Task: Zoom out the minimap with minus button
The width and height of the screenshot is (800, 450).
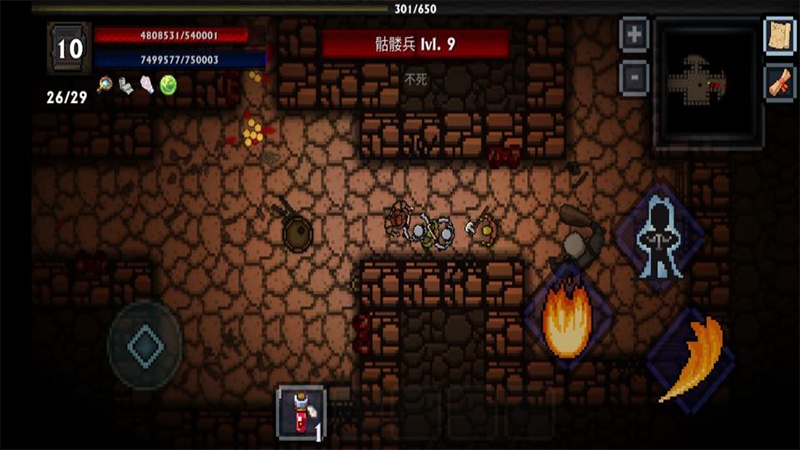Action: 633,74
